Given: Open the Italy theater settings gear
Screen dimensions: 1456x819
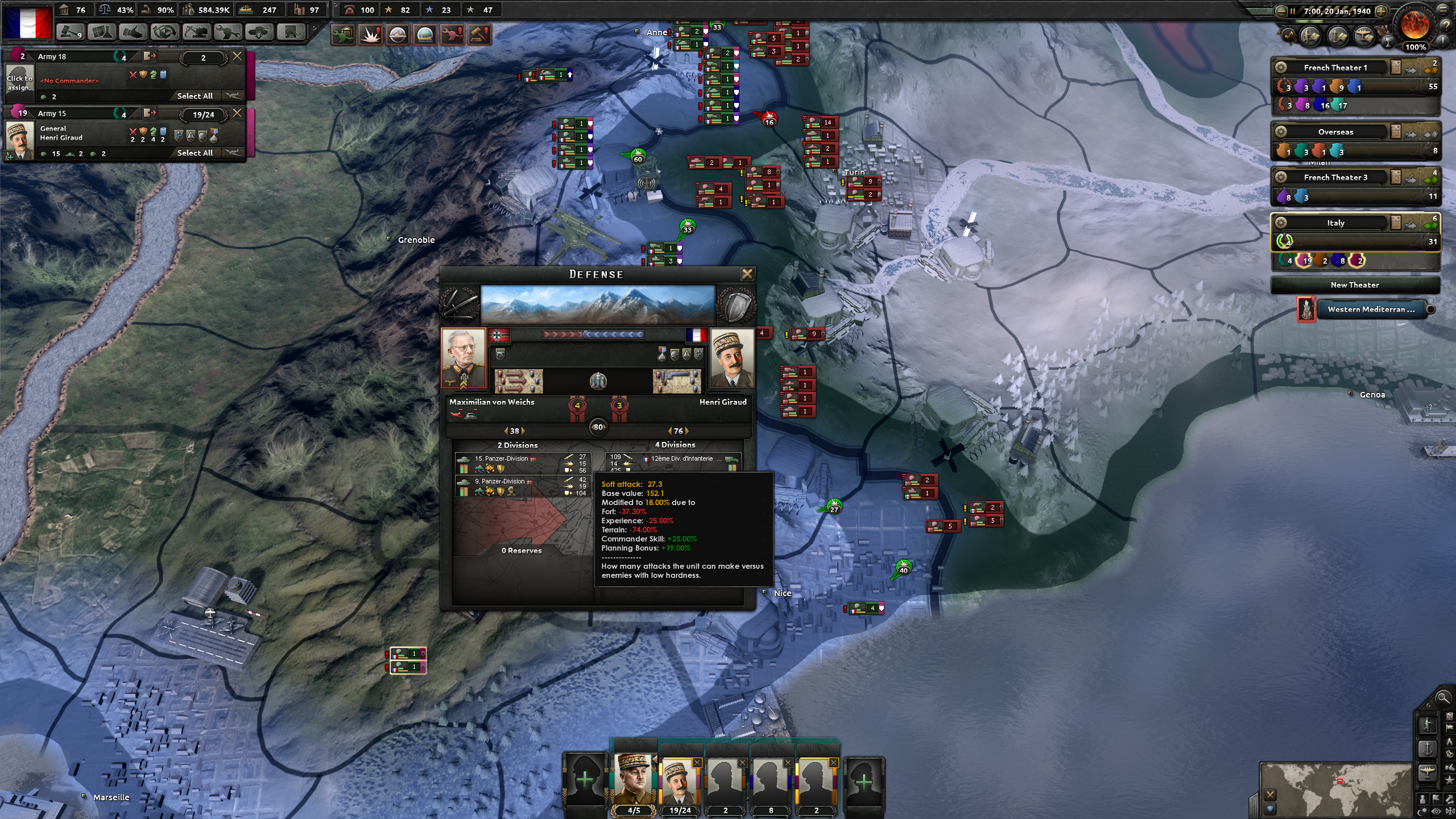Looking at the screenshot, I should 1280,223.
